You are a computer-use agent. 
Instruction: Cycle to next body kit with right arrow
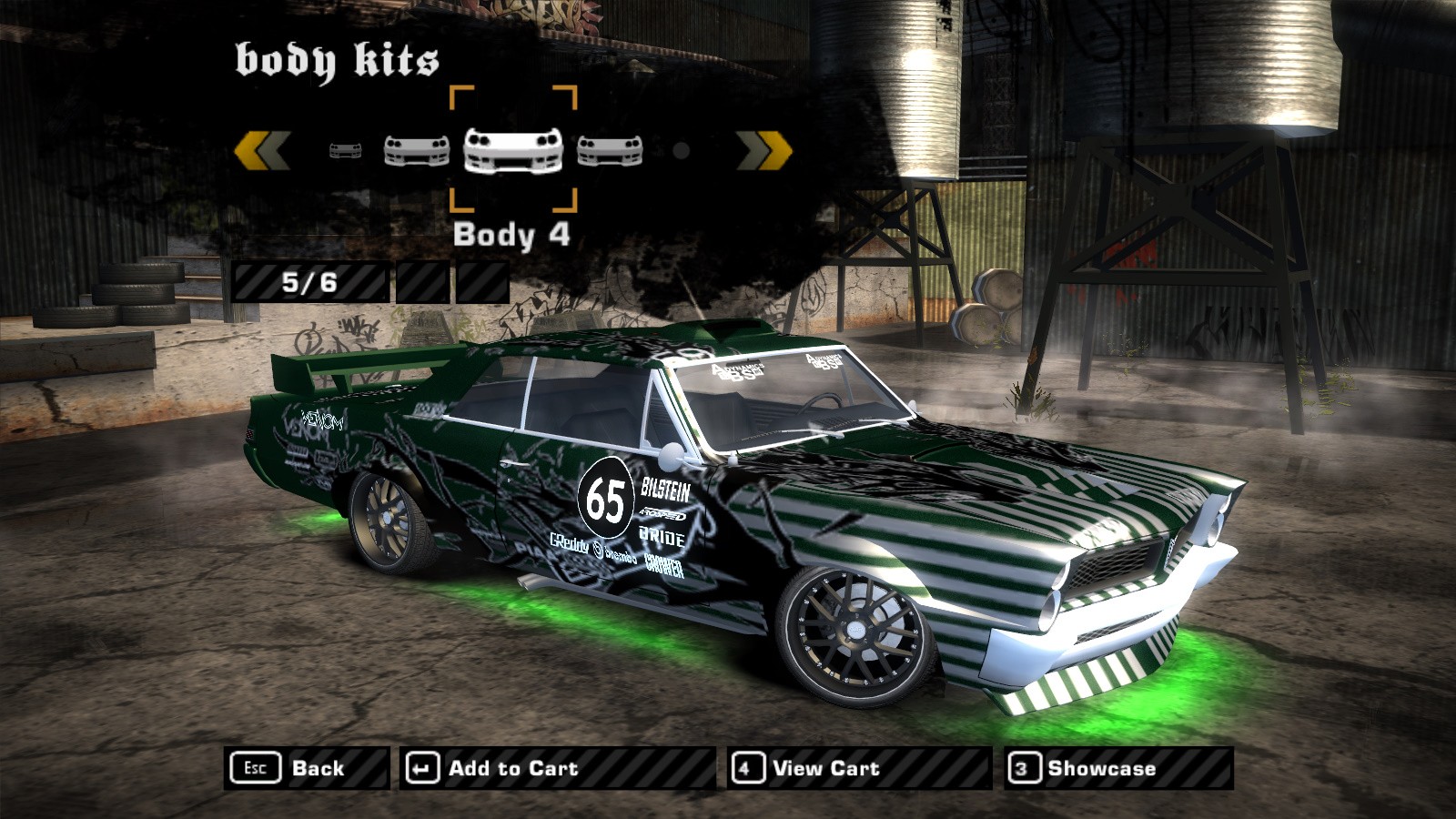coord(764,150)
